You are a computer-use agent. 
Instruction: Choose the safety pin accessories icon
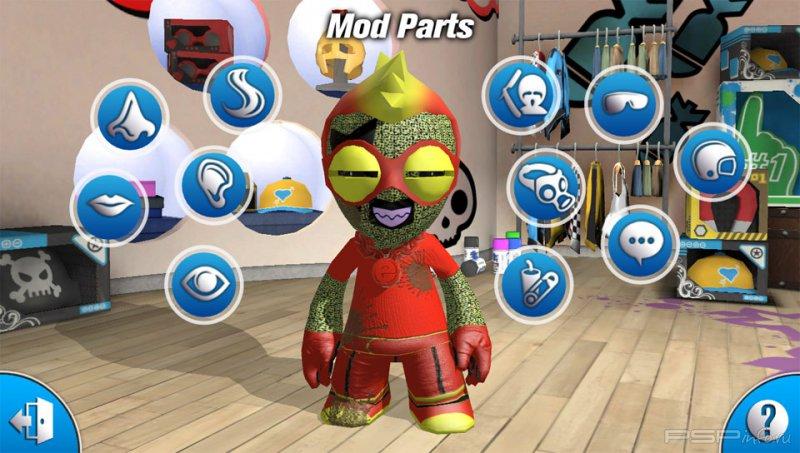533,283
